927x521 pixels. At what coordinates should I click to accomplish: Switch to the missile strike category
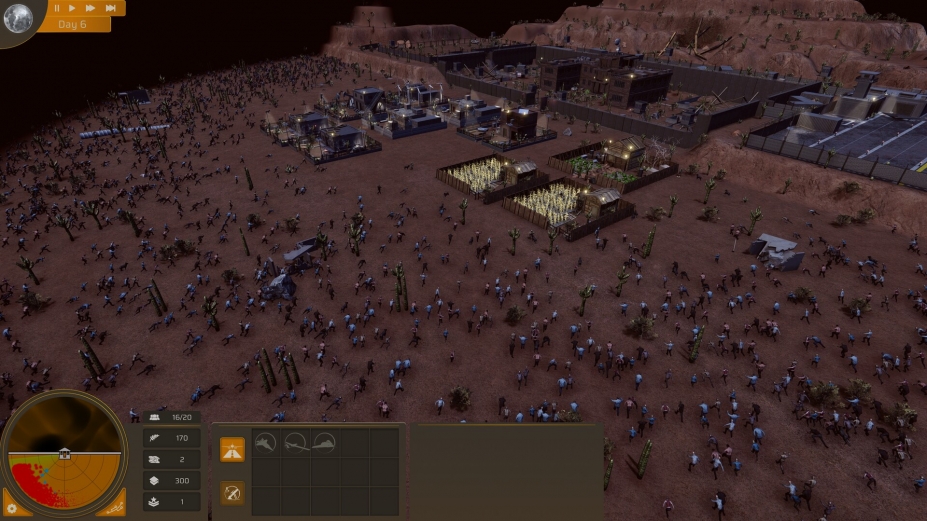coord(232,492)
